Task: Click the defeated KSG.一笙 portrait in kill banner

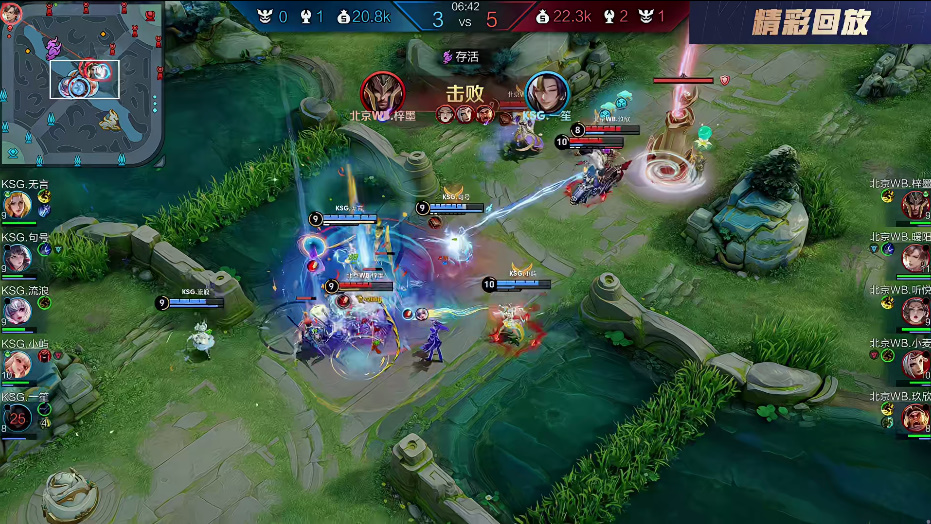Action: [547, 92]
